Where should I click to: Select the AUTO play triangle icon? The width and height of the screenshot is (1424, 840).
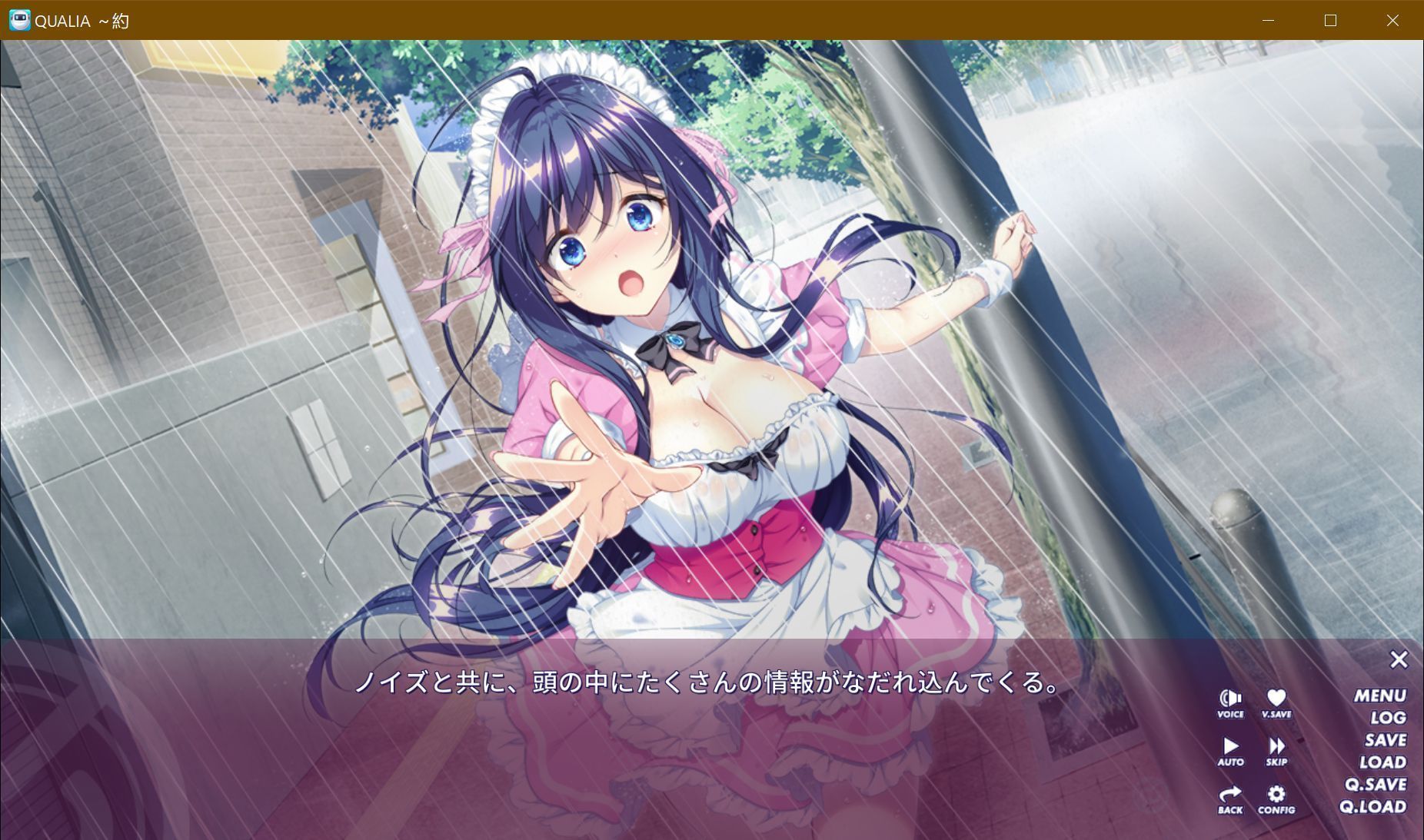[1231, 748]
